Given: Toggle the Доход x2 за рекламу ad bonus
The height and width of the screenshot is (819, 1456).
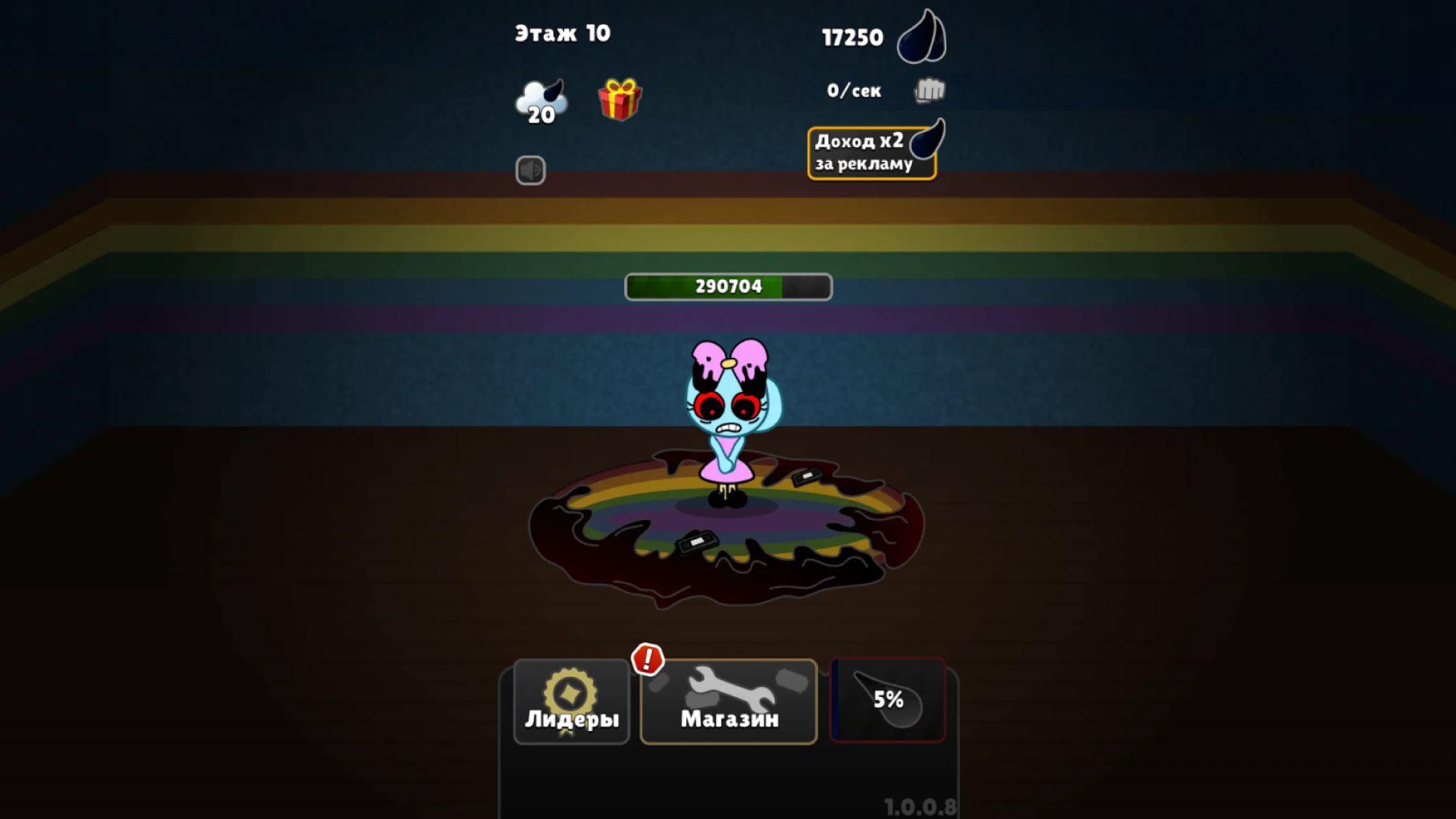Looking at the screenshot, I should (x=871, y=152).
